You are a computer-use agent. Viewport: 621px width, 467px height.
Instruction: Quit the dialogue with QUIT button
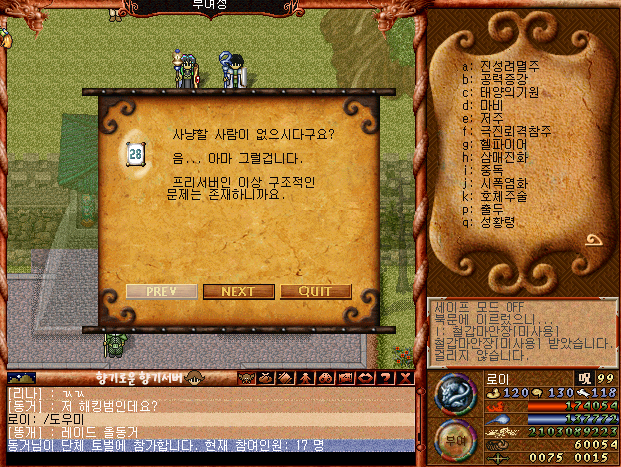(x=315, y=291)
